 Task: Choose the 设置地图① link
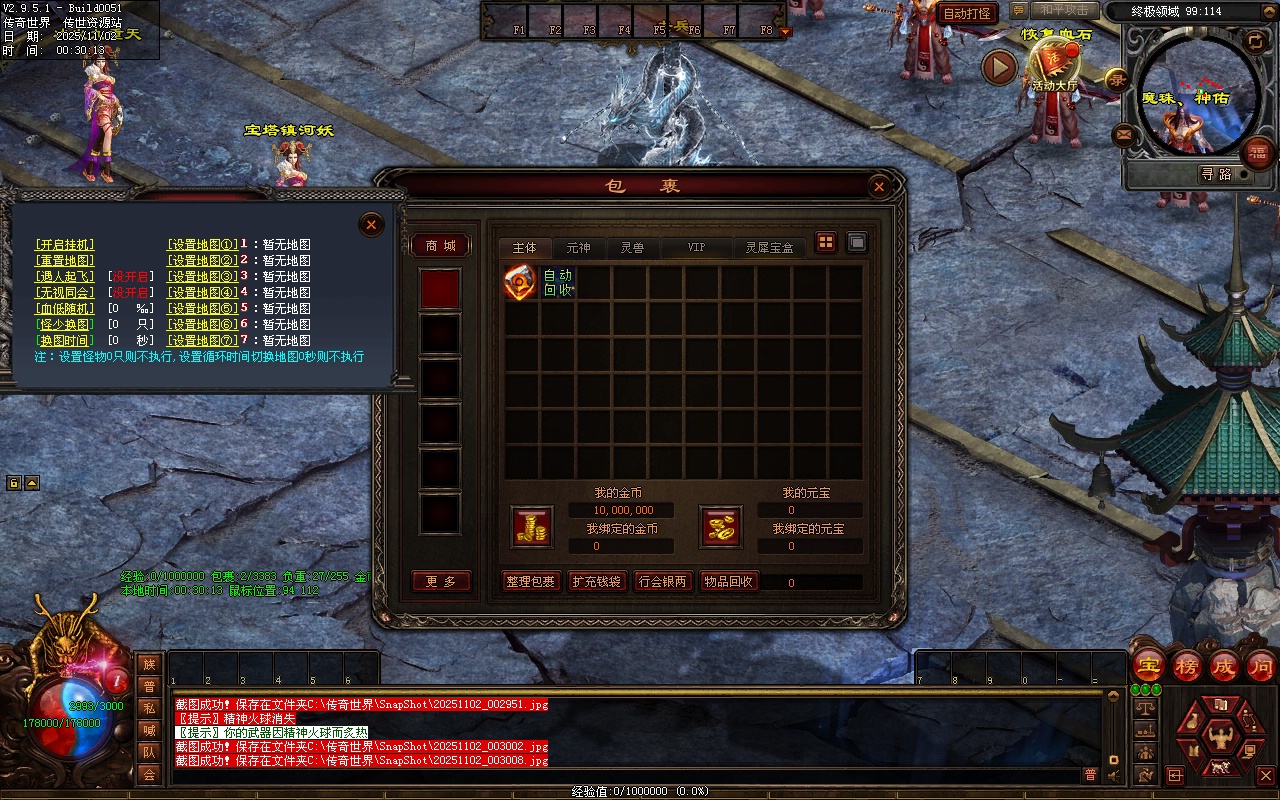[202, 245]
